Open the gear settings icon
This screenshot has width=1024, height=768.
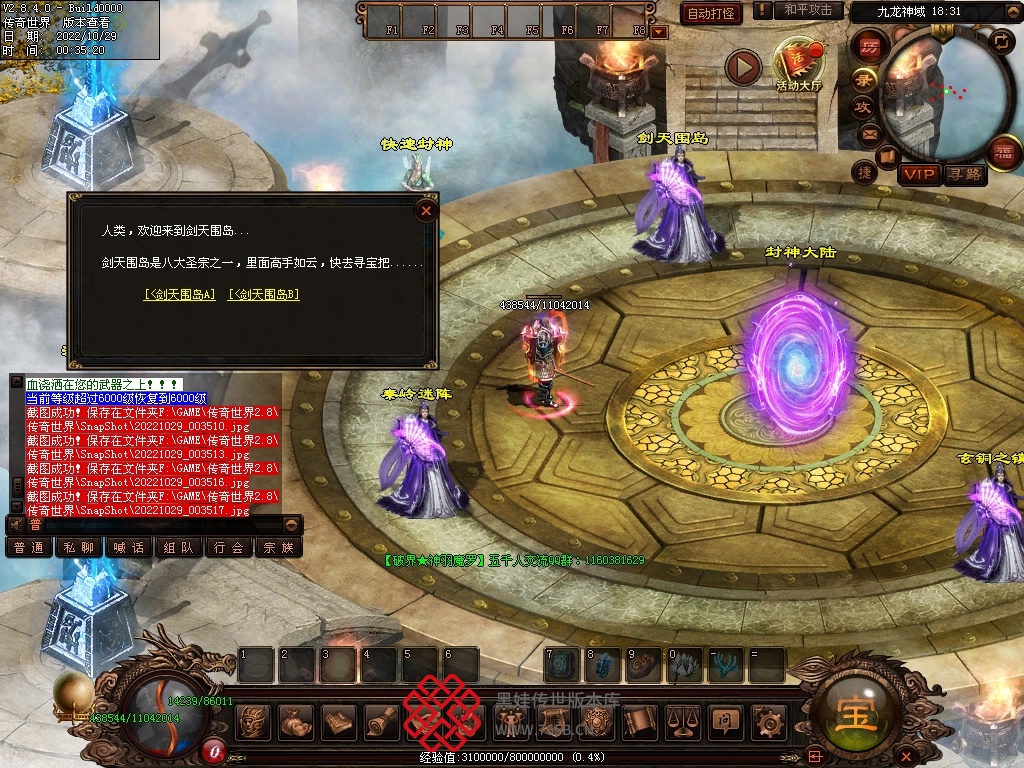[768, 720]
